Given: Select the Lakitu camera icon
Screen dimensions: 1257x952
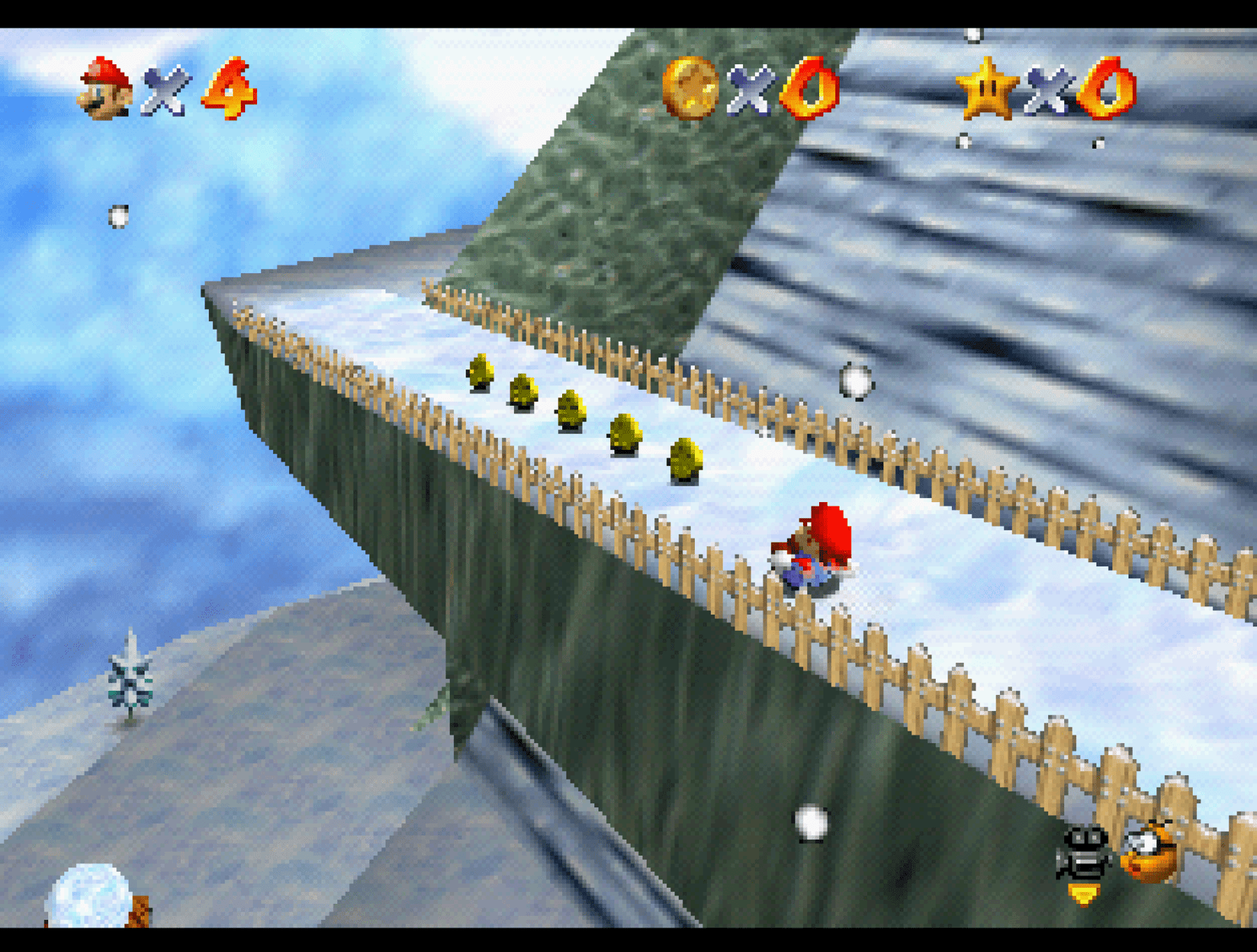Looking at the screenshot, I should tap(1149, 853).
